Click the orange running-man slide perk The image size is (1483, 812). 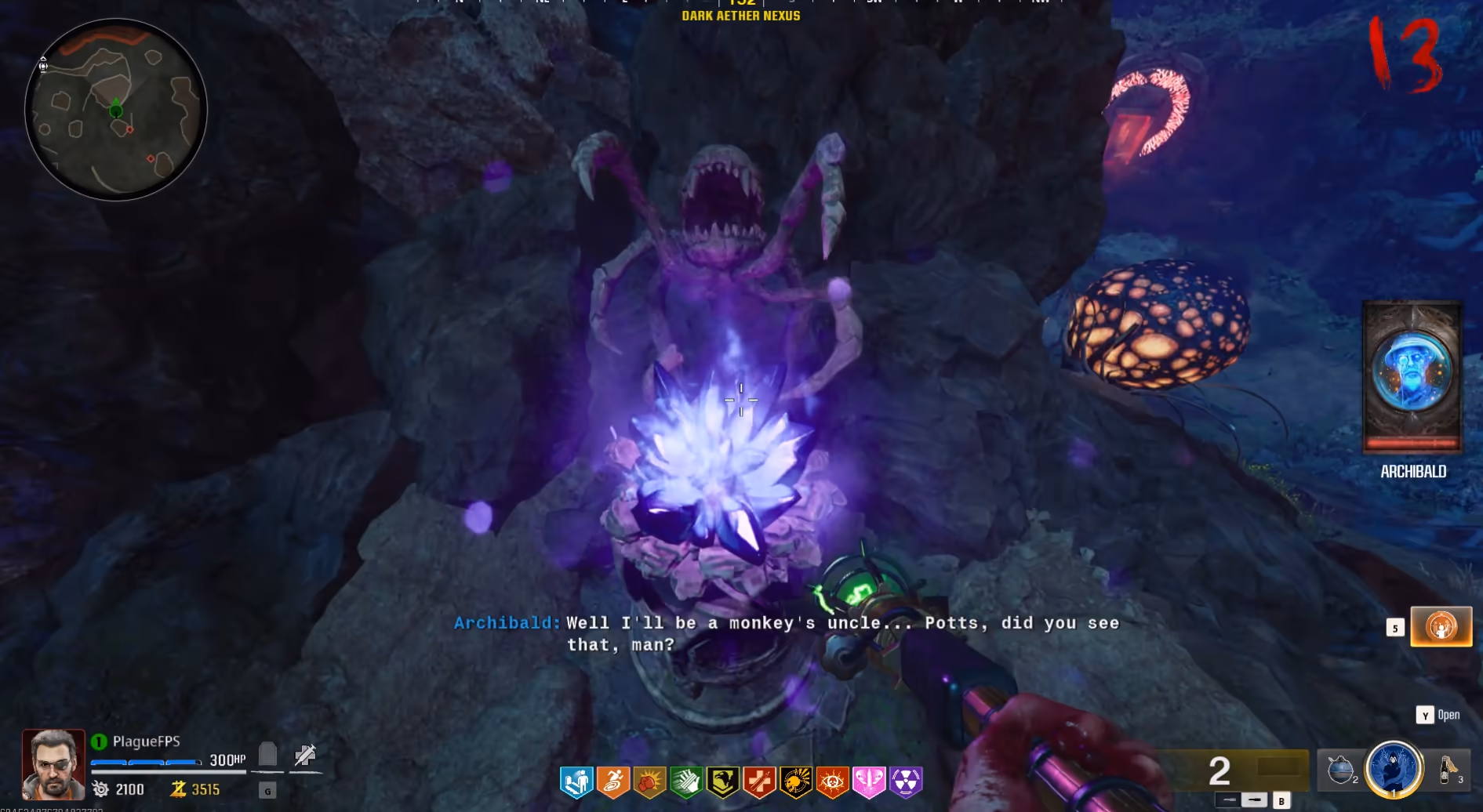point(613,781)
